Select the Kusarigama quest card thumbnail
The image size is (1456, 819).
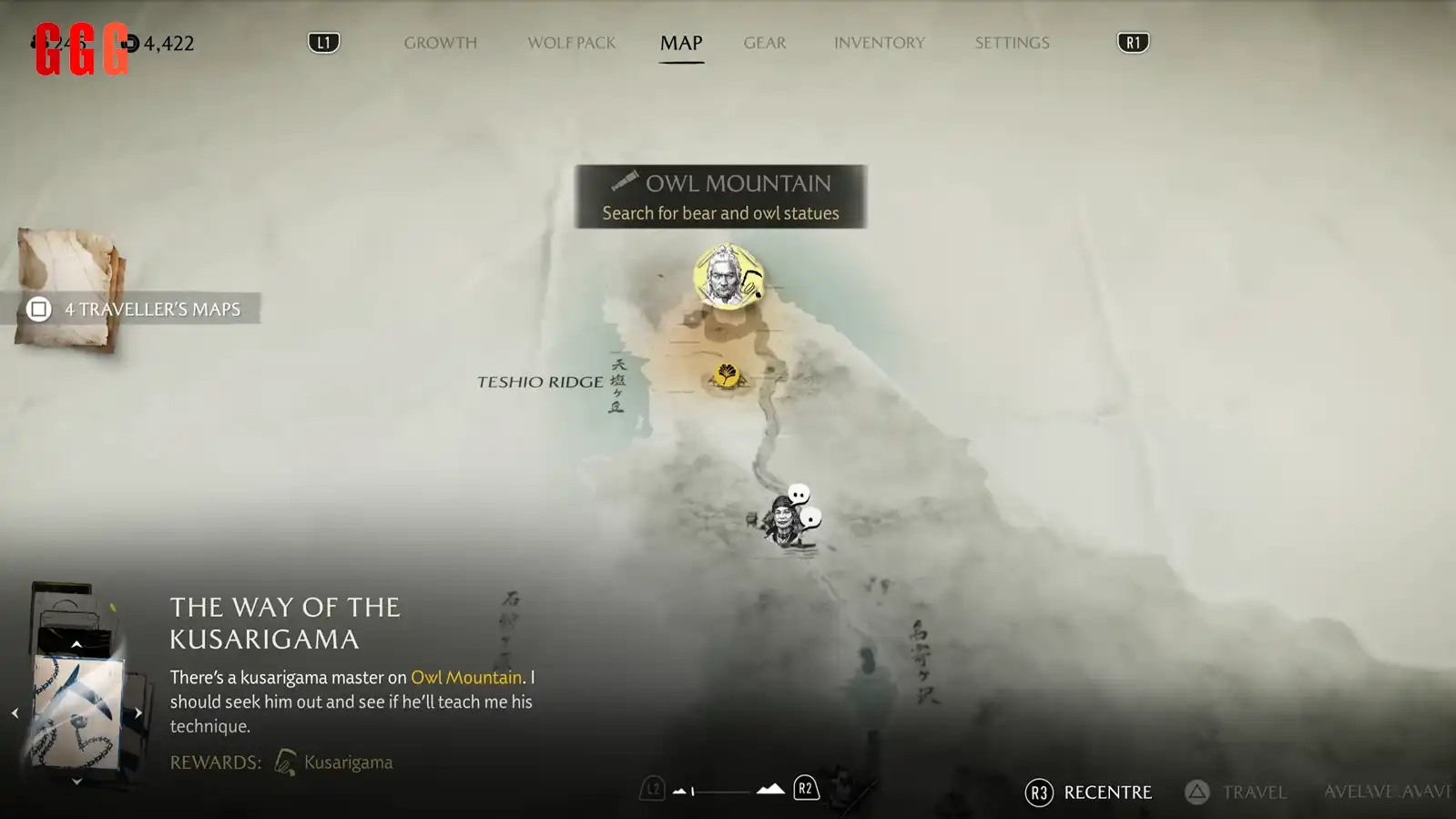tap(77, 712)
